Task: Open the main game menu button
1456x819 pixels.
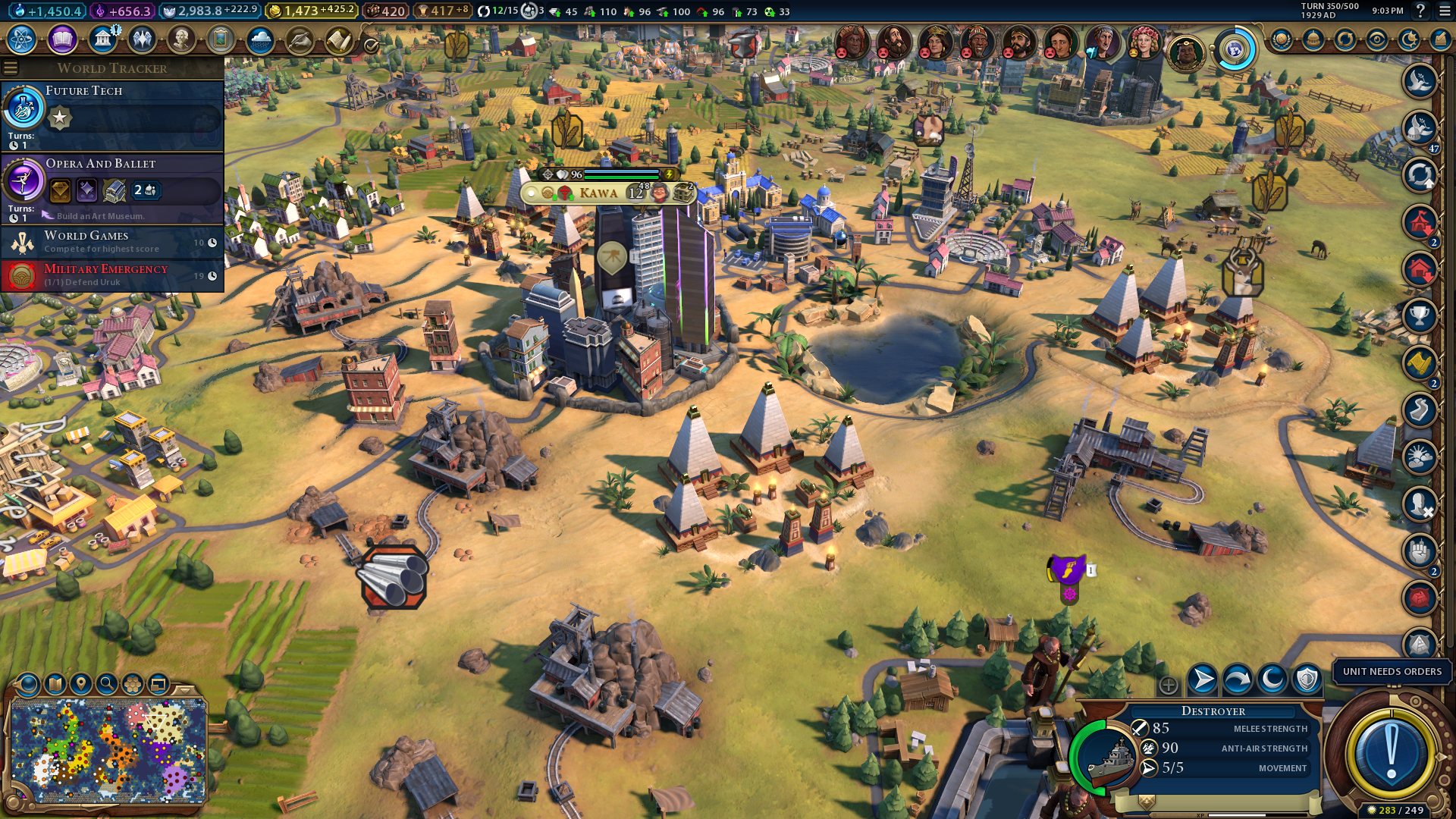Action: [1445, 11]
